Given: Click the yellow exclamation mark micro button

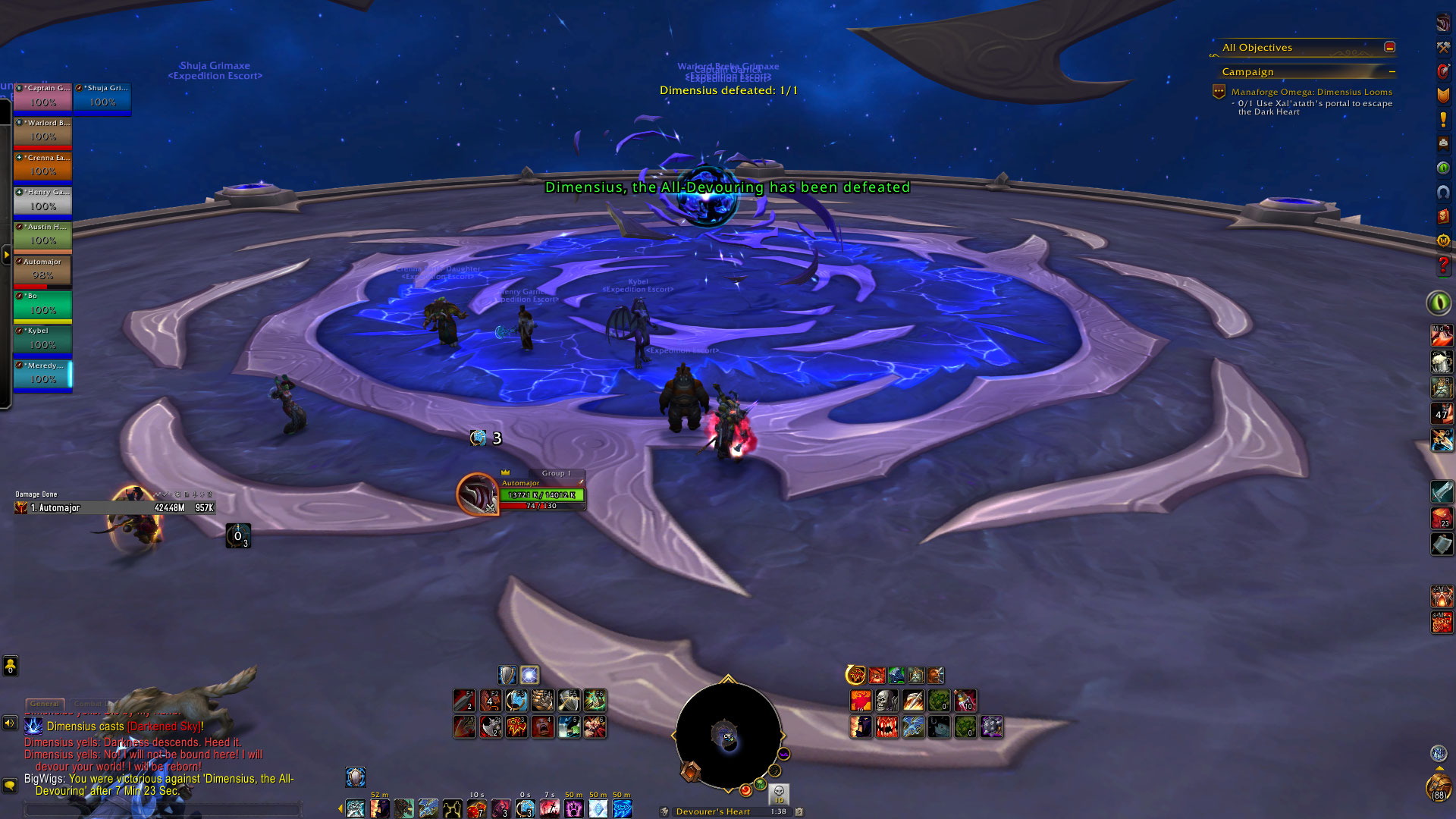Looking at the screenshot, I should click(x=1442, y=120).
